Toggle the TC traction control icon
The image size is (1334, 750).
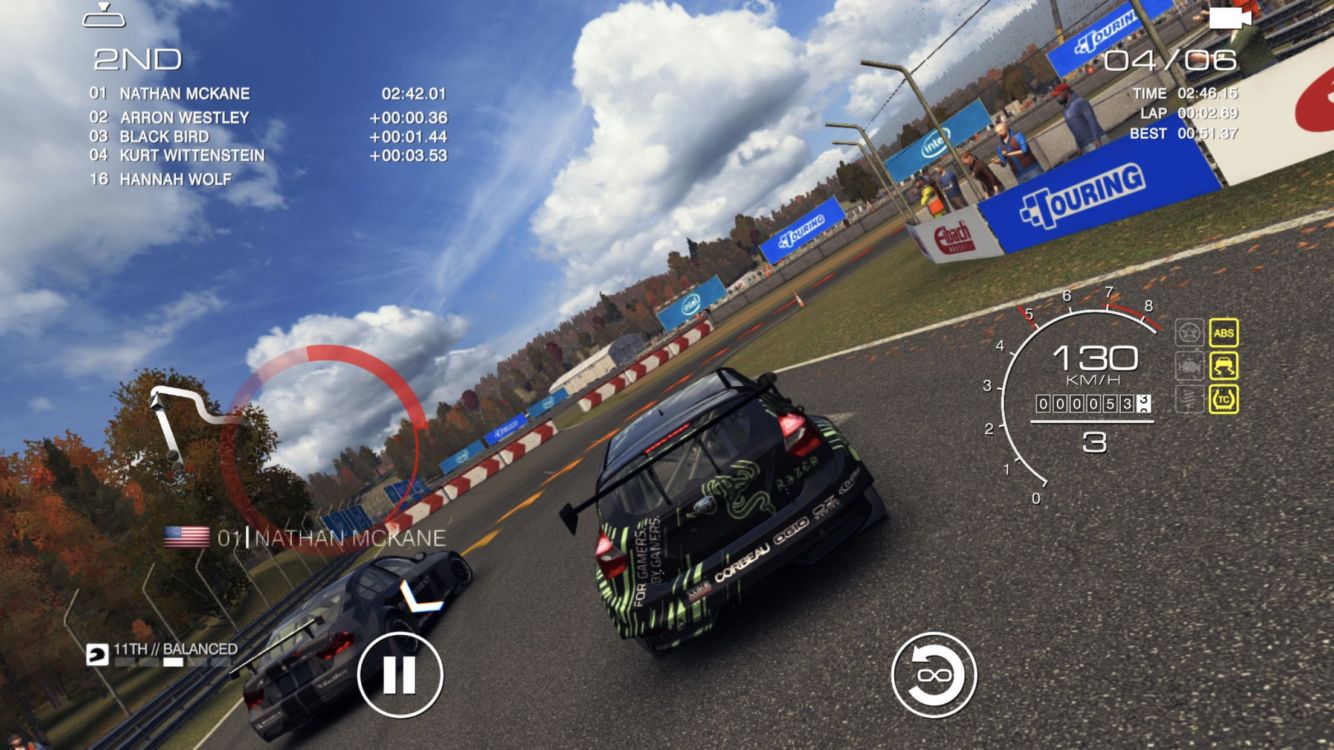click(1223, 400)
